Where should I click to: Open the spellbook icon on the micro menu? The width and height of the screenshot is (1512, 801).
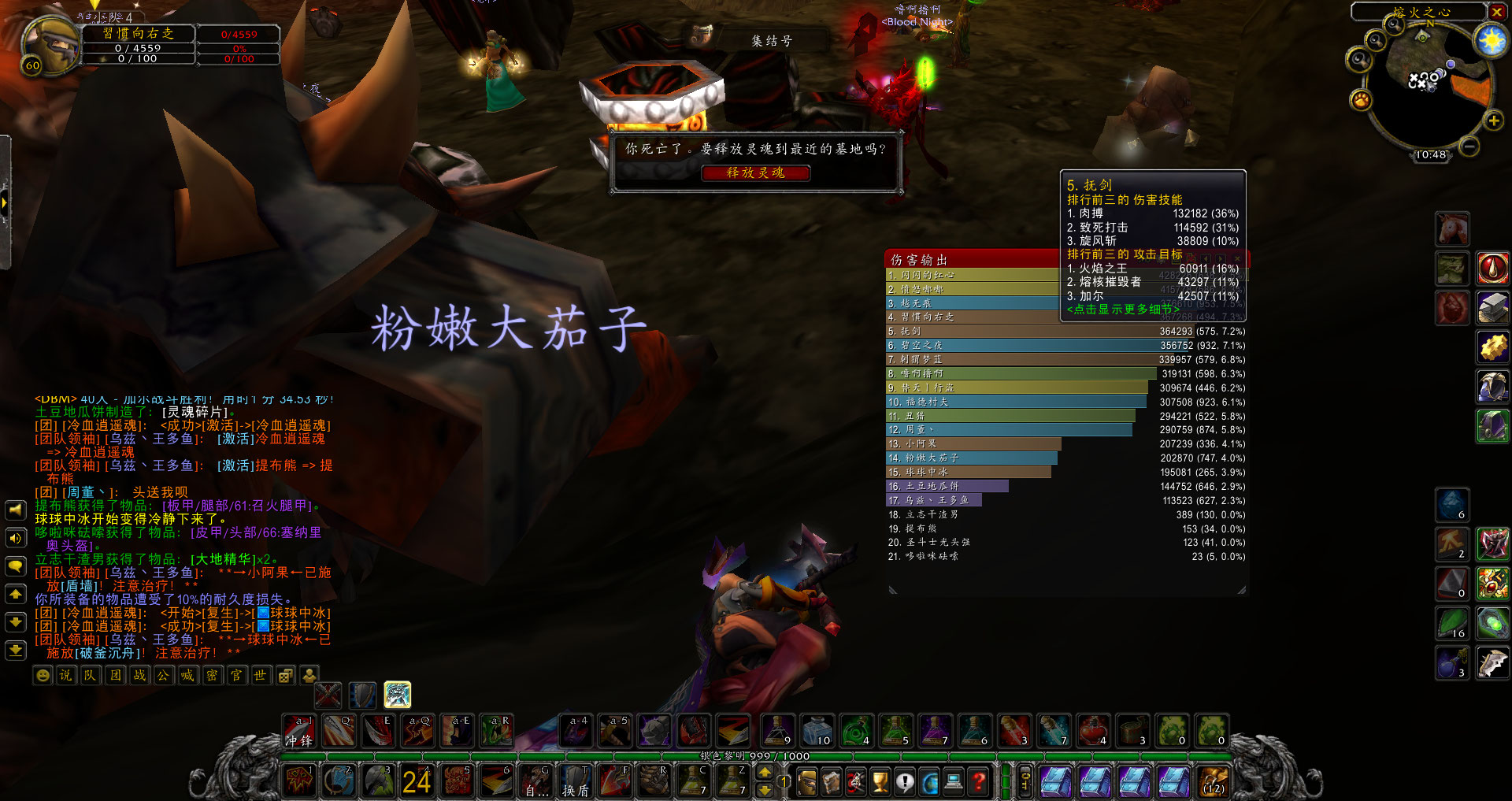pos(832,781)
